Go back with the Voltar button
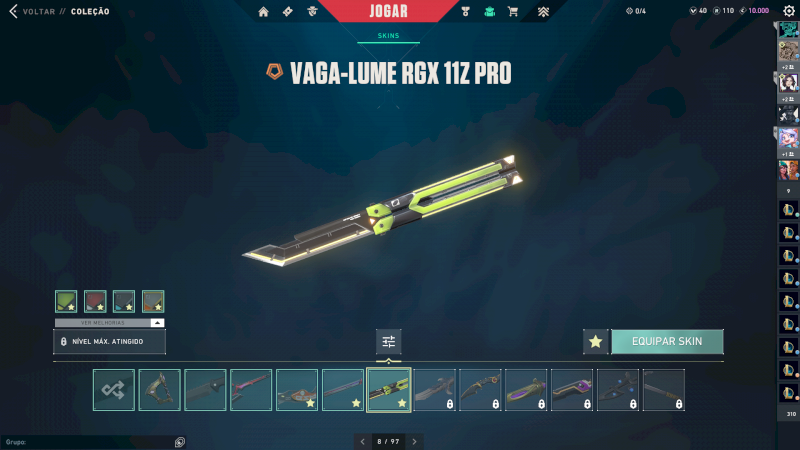 (x=28, y=11)
